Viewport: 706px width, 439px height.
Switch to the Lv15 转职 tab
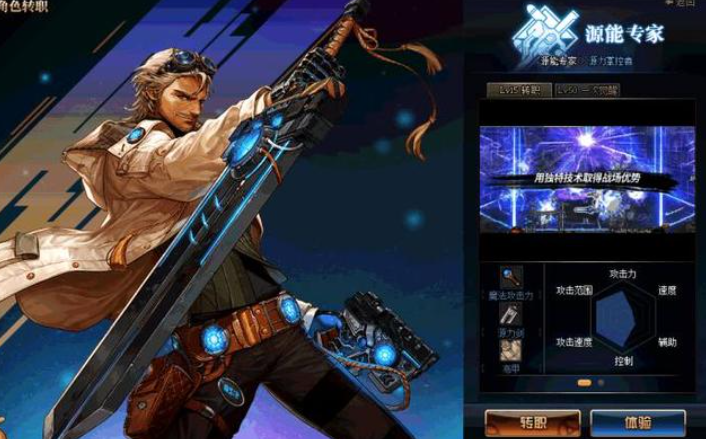click(x=519, y=90)
